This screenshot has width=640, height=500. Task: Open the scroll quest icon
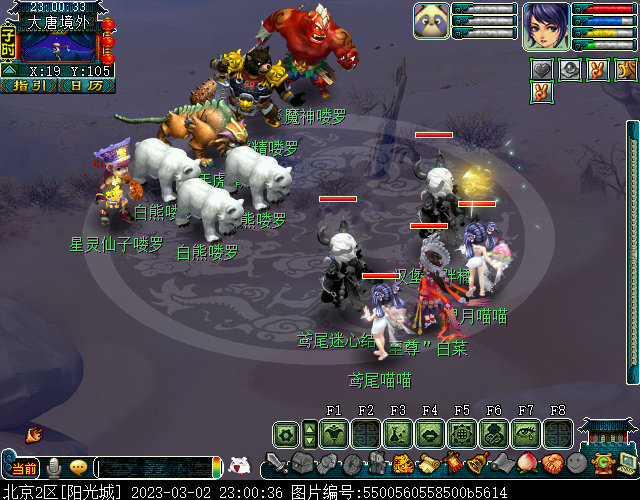[x=427, y=464]
